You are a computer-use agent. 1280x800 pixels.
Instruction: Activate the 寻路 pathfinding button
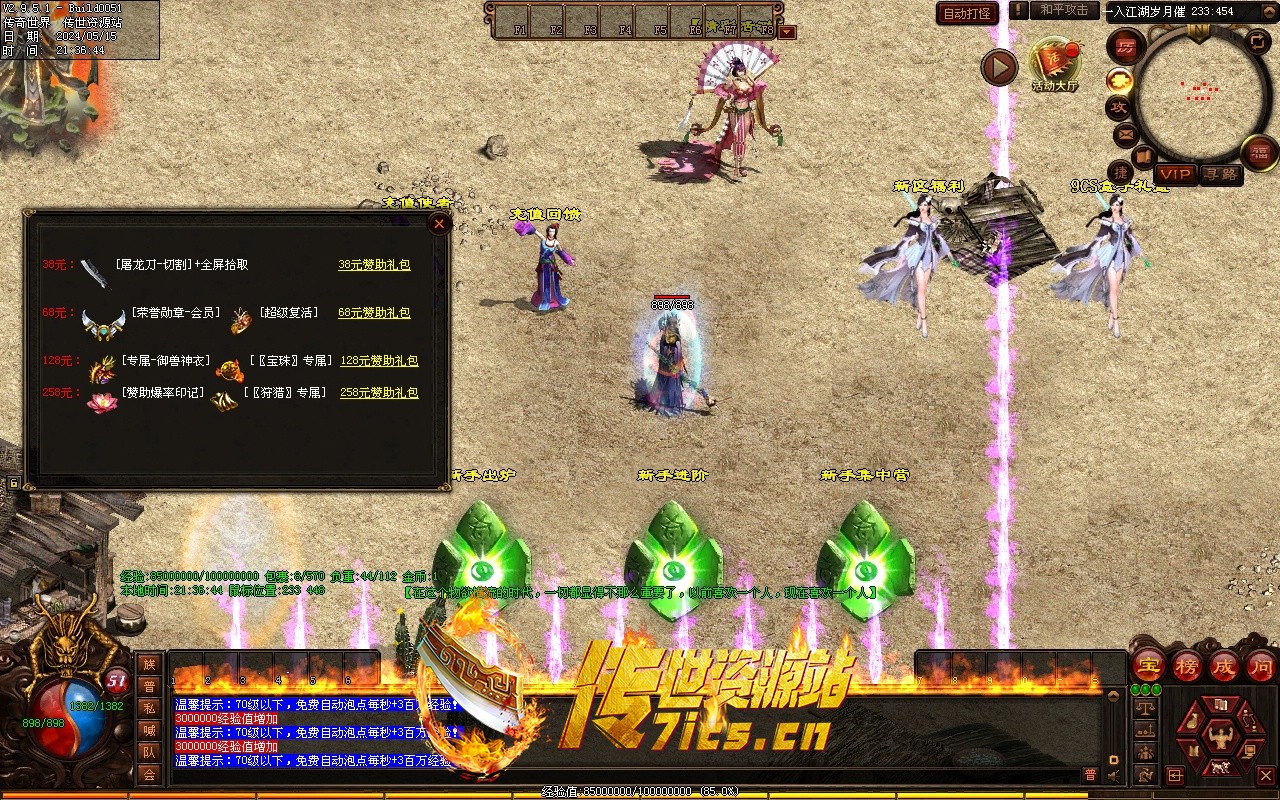[1220, 174]
